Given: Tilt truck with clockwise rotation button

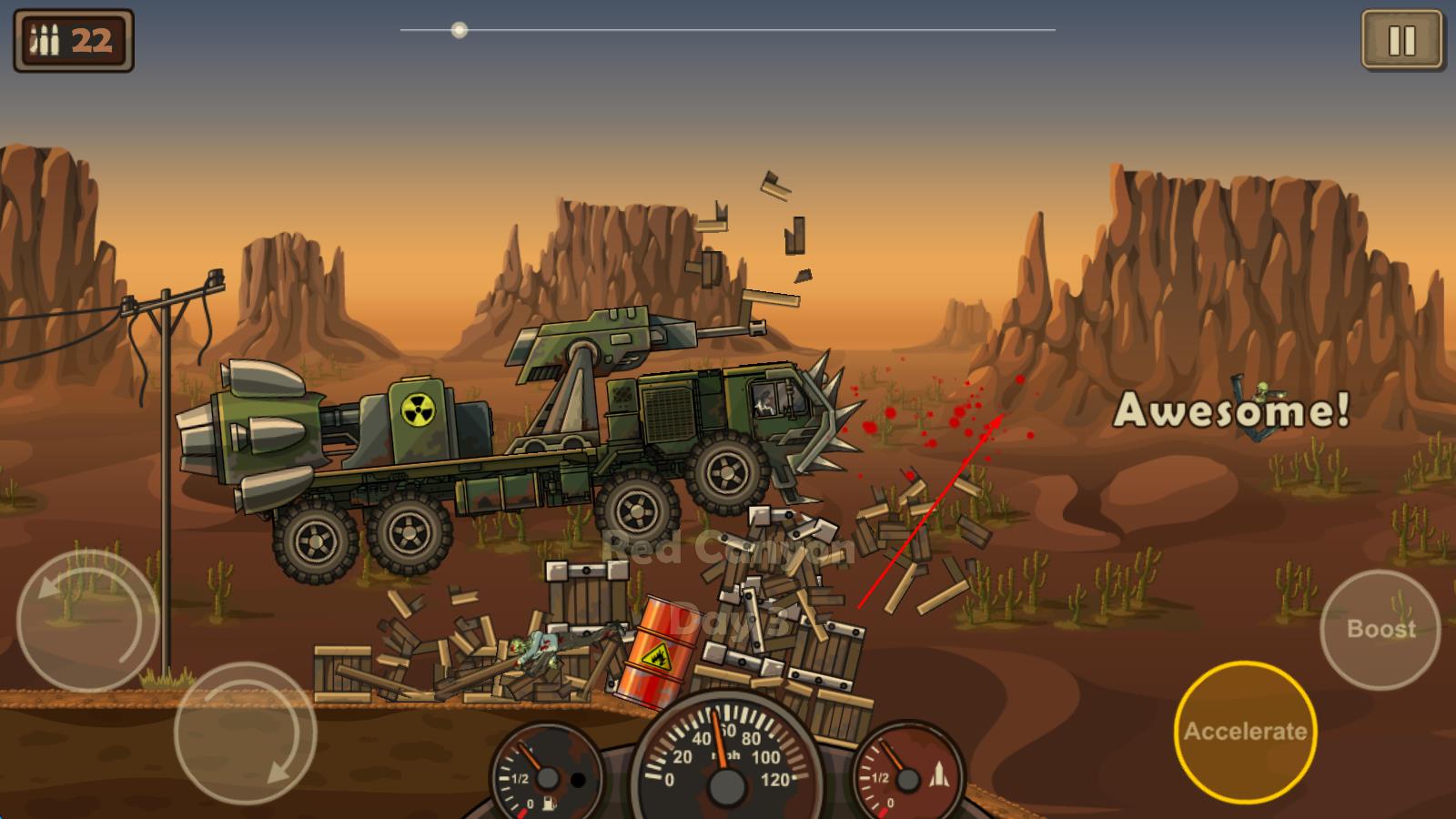Looking at the screenshot, I should [245, 733].
